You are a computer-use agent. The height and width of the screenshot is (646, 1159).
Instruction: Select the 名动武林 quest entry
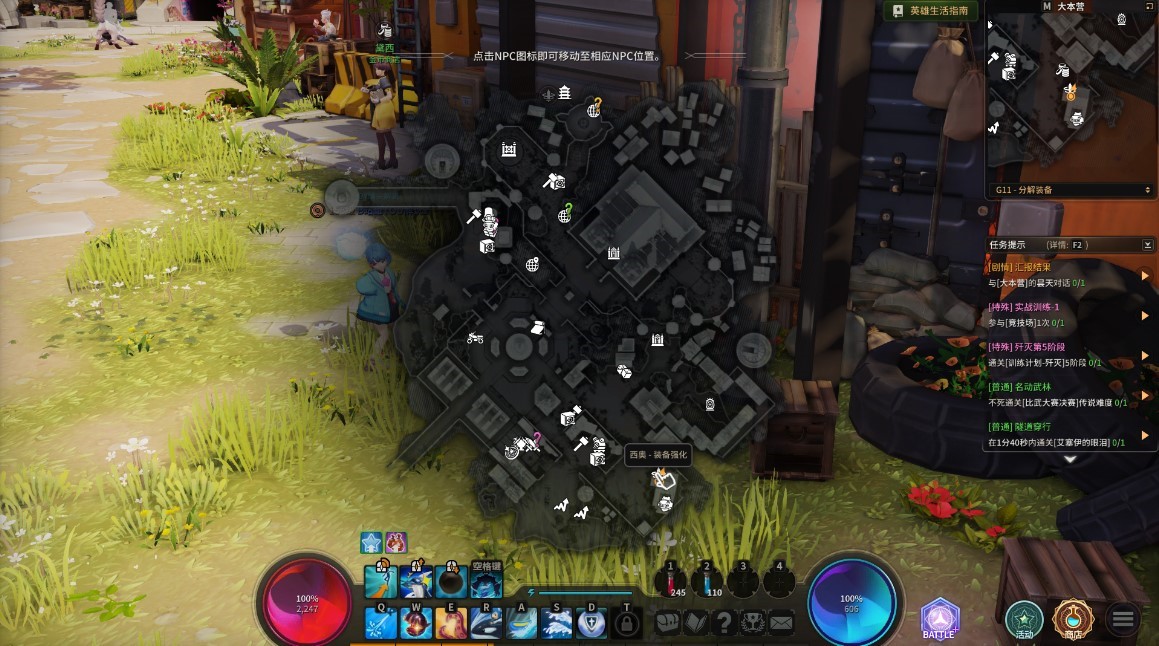(1060, 393)
